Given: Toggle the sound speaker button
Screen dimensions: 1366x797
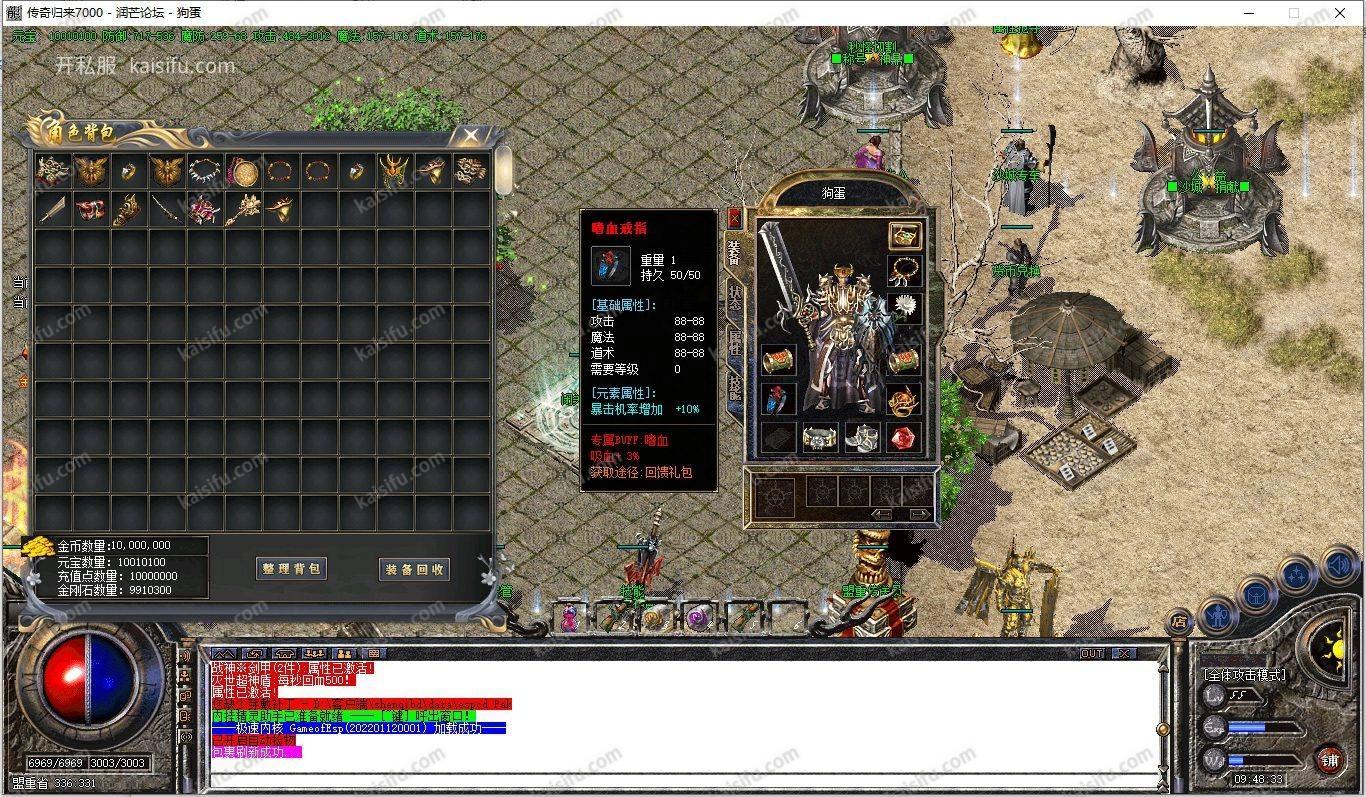Looking at the screenshot, I should 1337,567.
